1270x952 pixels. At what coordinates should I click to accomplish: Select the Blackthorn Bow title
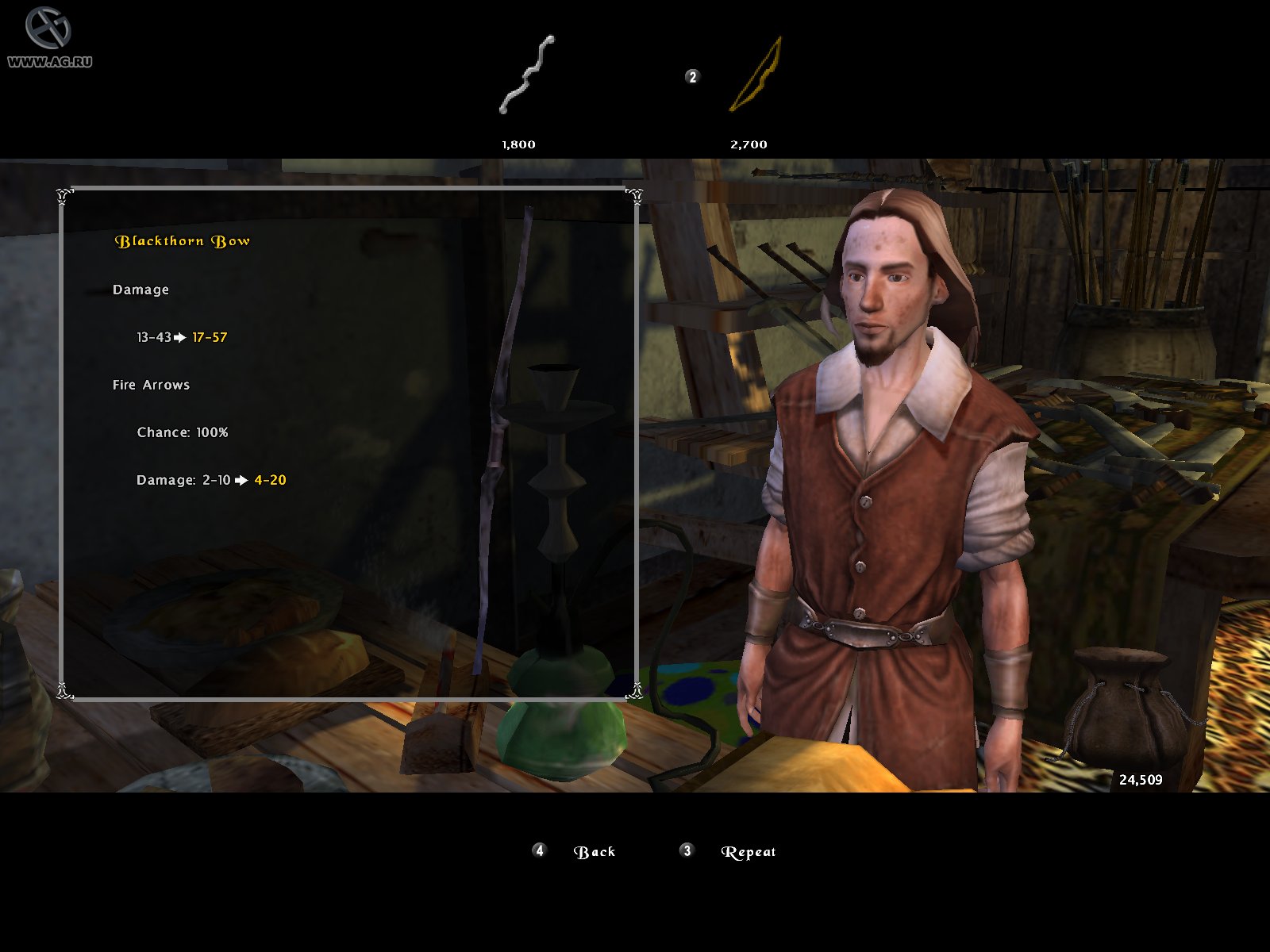183,240
